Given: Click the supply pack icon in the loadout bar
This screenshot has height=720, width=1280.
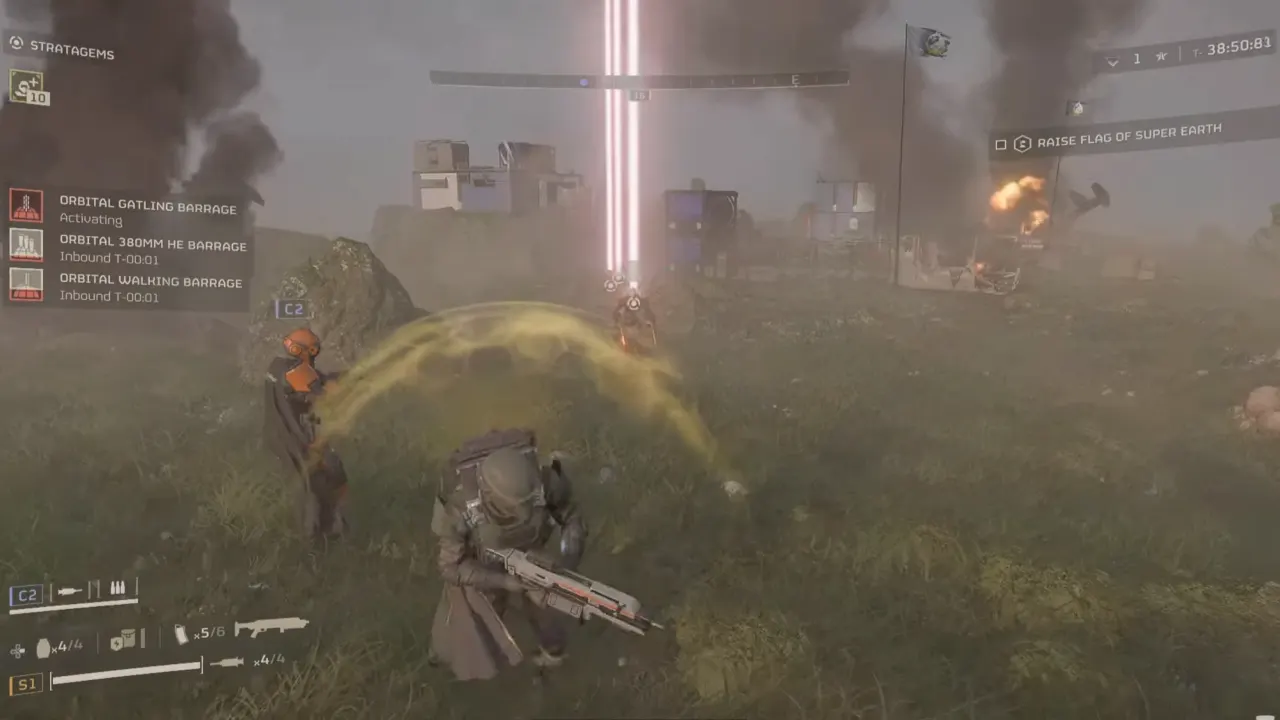Looking at the screenshot, I should tap(124, 640).
